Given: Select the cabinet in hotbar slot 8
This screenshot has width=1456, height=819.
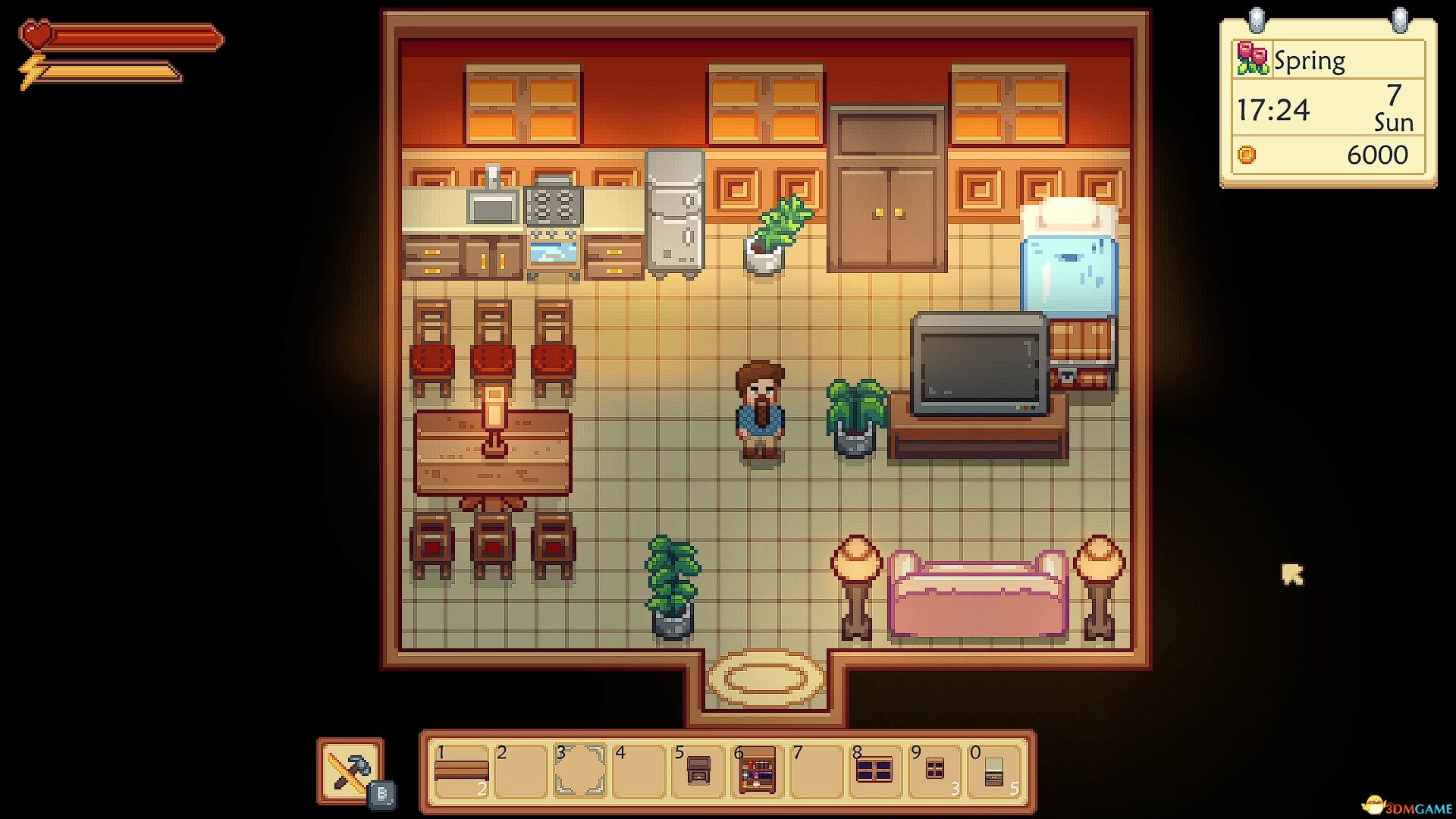Looking at the screenshot, I should [x=877, y=768].
